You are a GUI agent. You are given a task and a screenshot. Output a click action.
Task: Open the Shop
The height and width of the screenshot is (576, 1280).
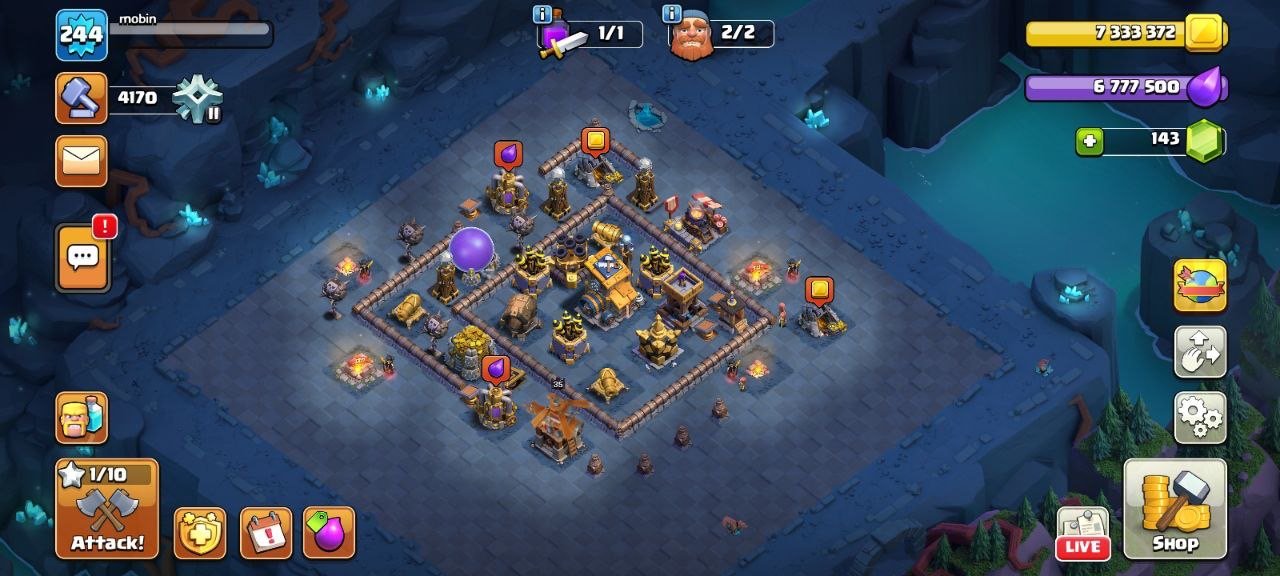click(x=1175, y=509)
